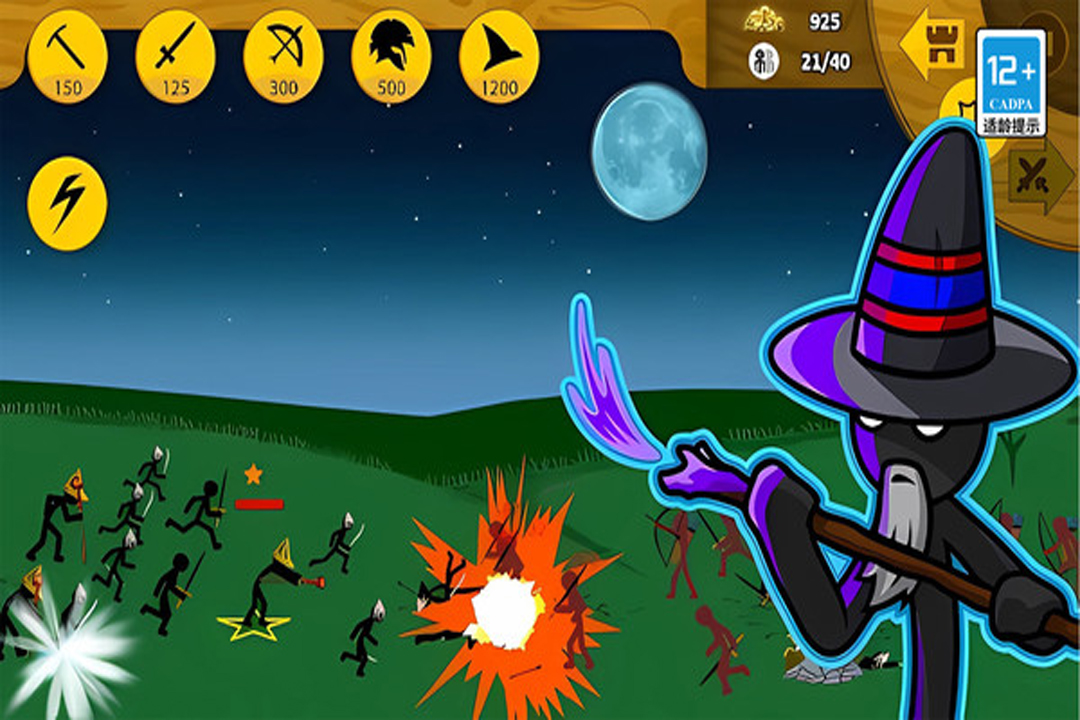Train a Magikill with the wizard hat button
This screenshot has width=1080, height=720.
(499, 57)
